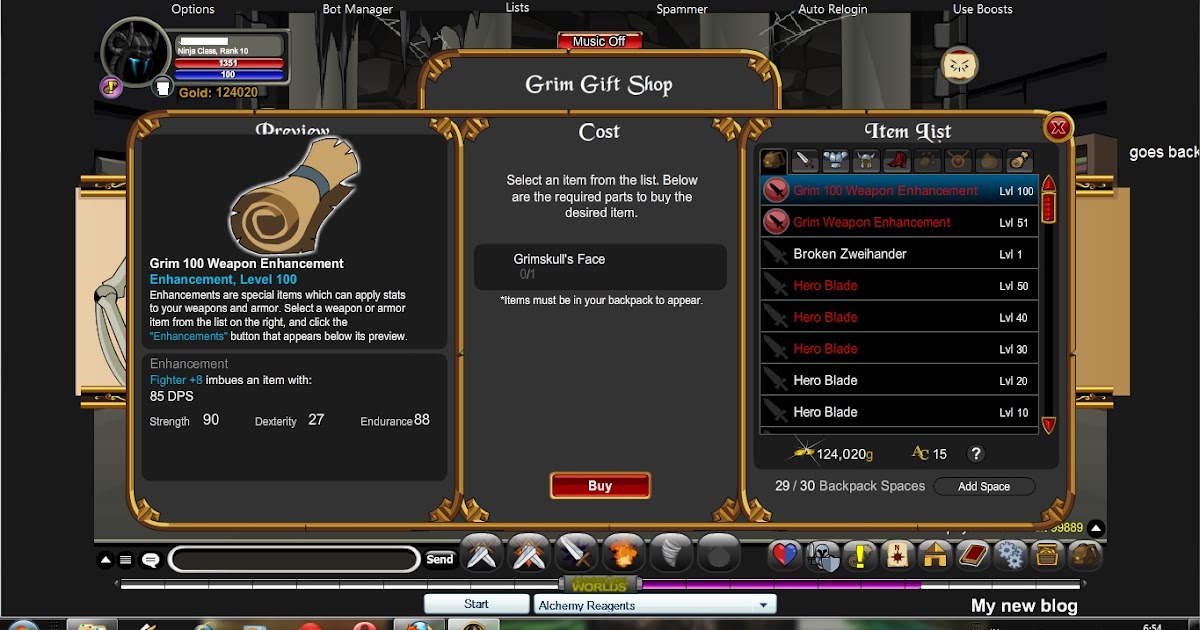
Task: Add more backpack space
Action: [x=984, y=487]
